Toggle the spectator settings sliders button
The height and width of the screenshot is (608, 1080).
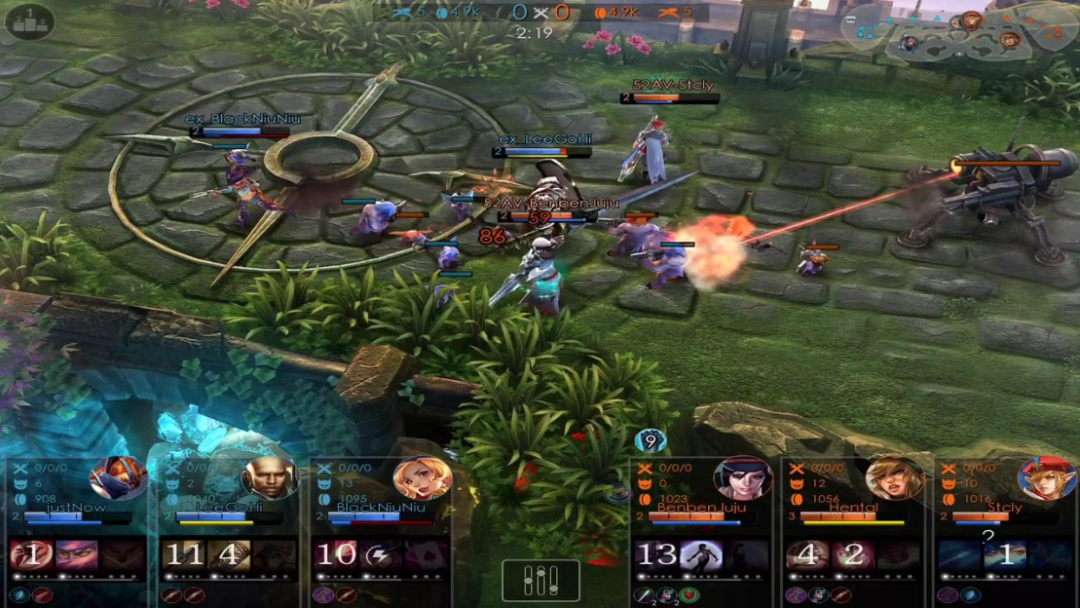[540, 580]
